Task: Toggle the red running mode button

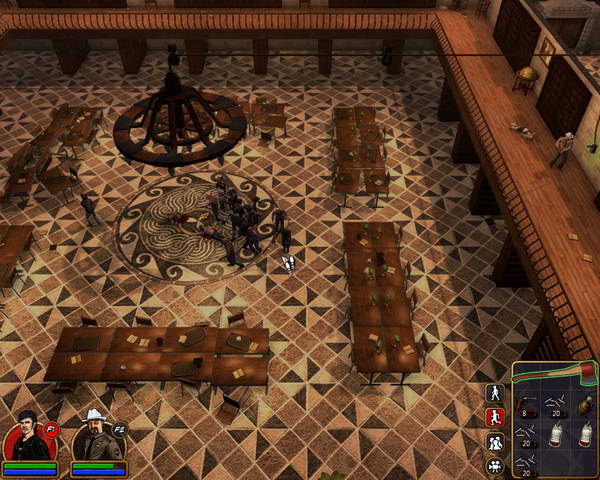Action: [494, 416]
